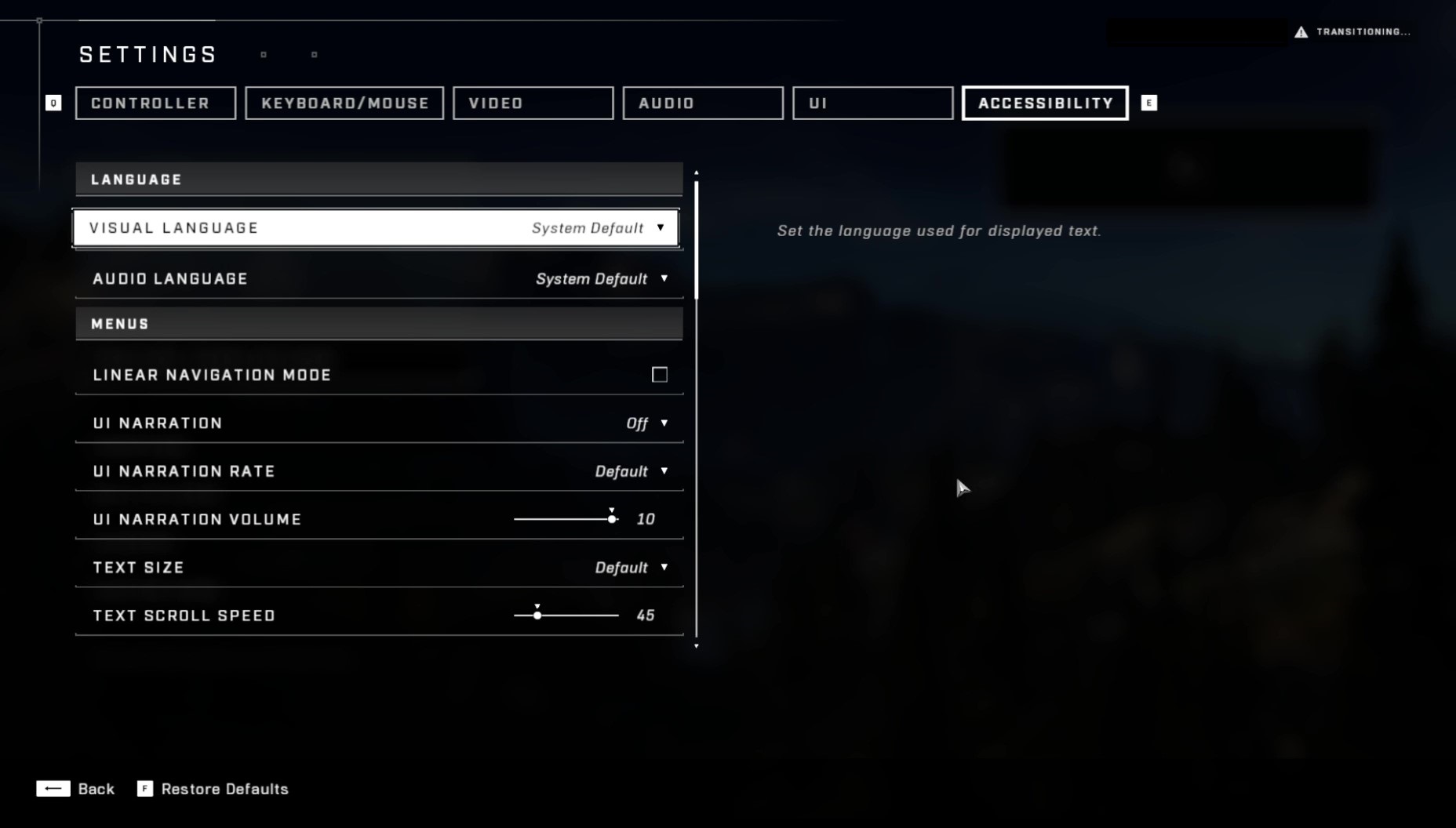Enable Linear Navigation Mode
1456x828 pixels.
659,374
